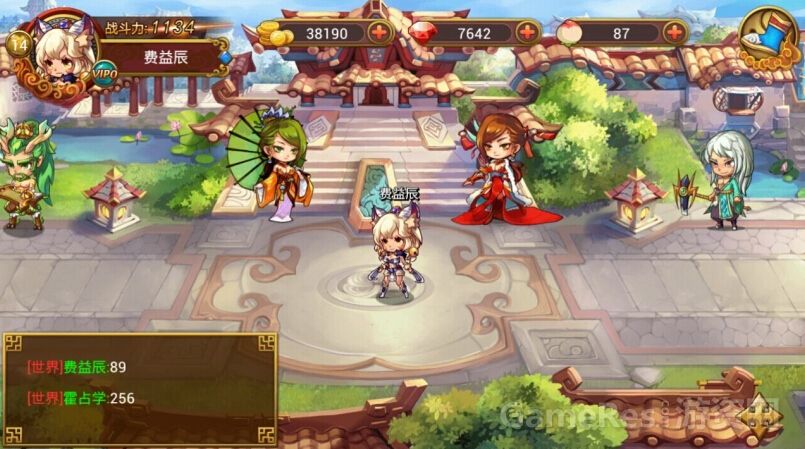Open the world chat box
The width and height of the screenshot is (805, 449).
coord(139,385)
